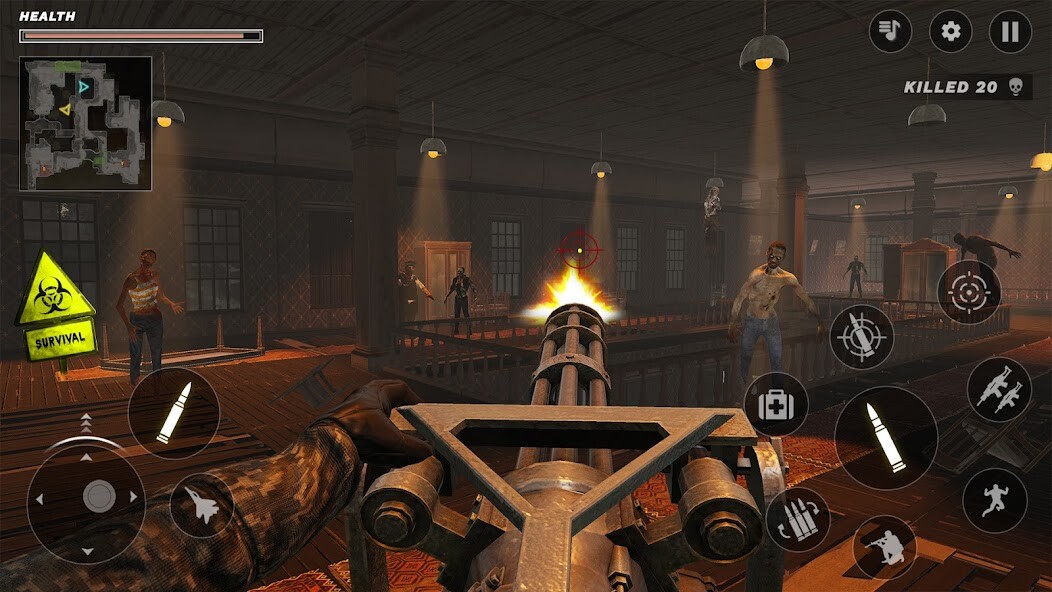Call the fighter jet airstrike

pyautogui.click(x=202, y=506)
